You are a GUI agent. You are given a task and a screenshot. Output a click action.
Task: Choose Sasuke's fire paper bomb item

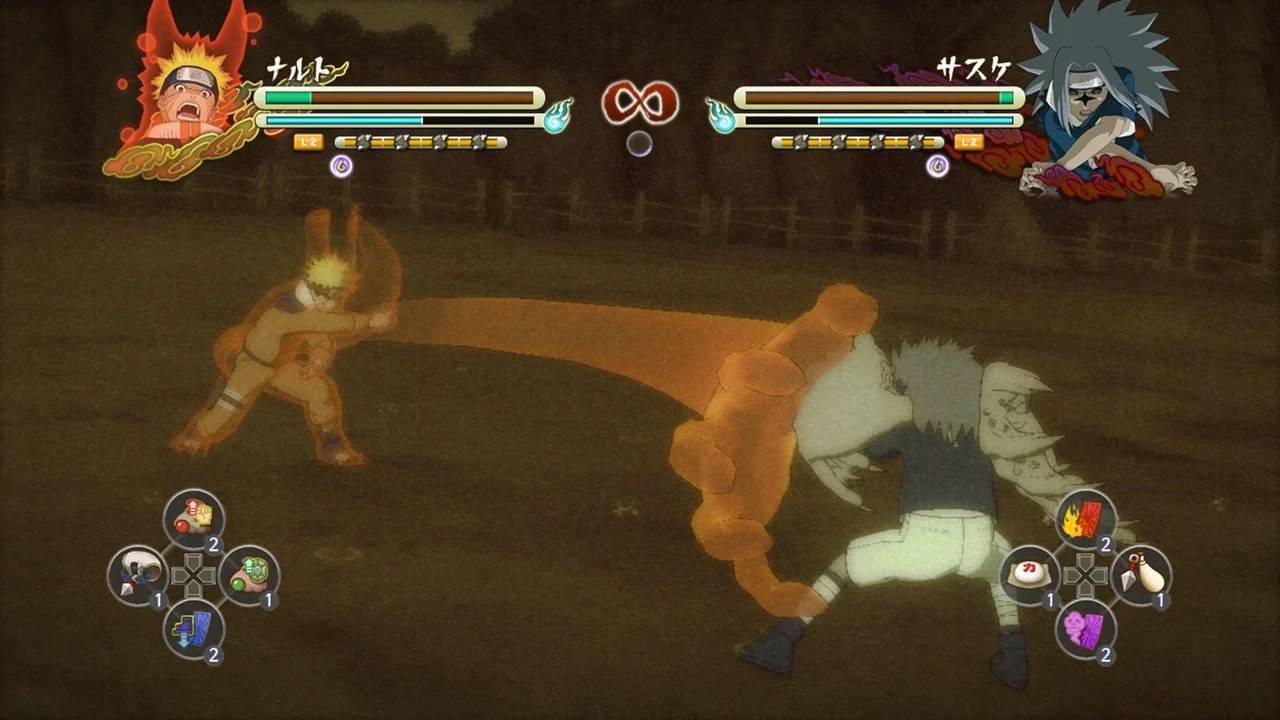(1086, 517)
